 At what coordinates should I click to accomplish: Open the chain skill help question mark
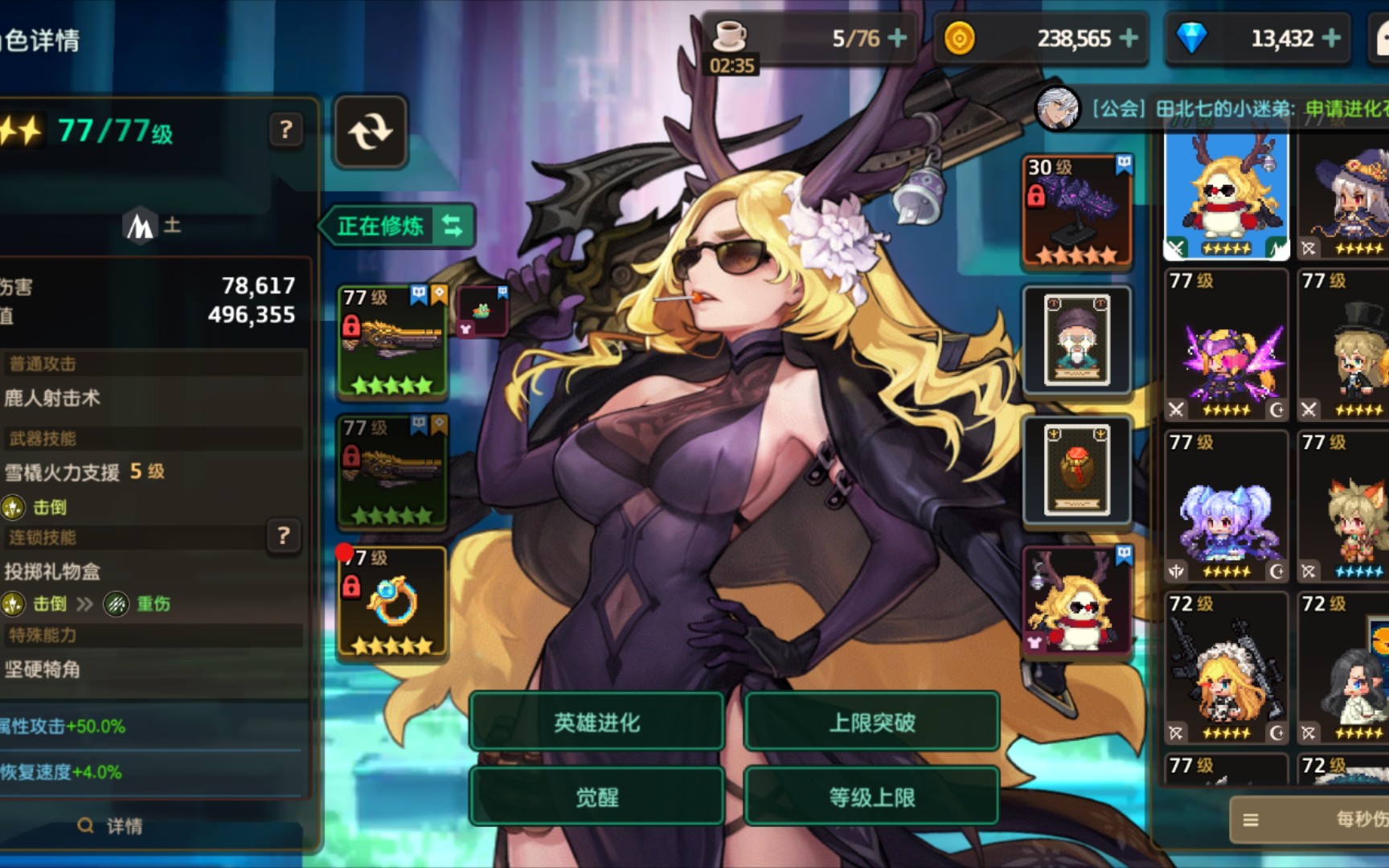283,535
